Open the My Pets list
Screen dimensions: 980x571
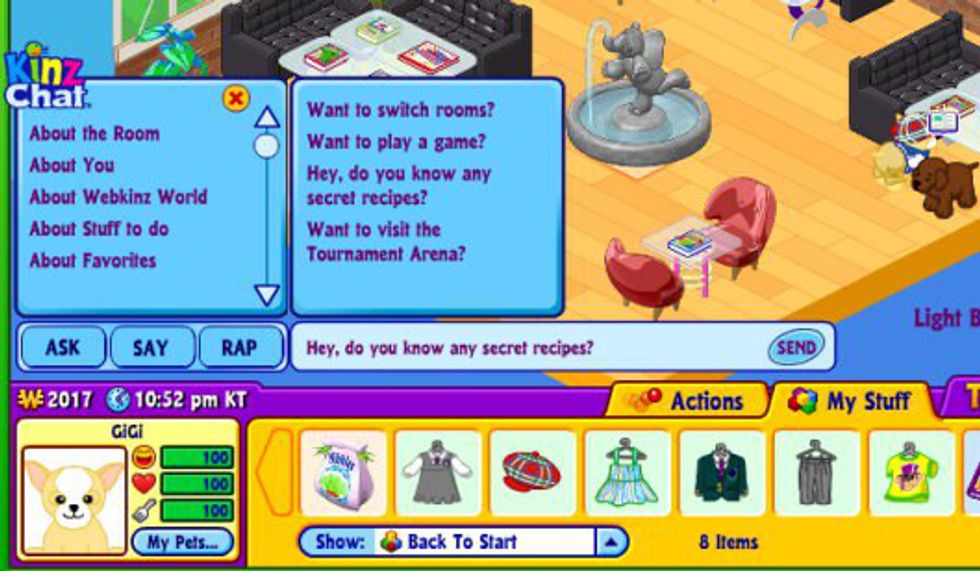click(182, 543)
